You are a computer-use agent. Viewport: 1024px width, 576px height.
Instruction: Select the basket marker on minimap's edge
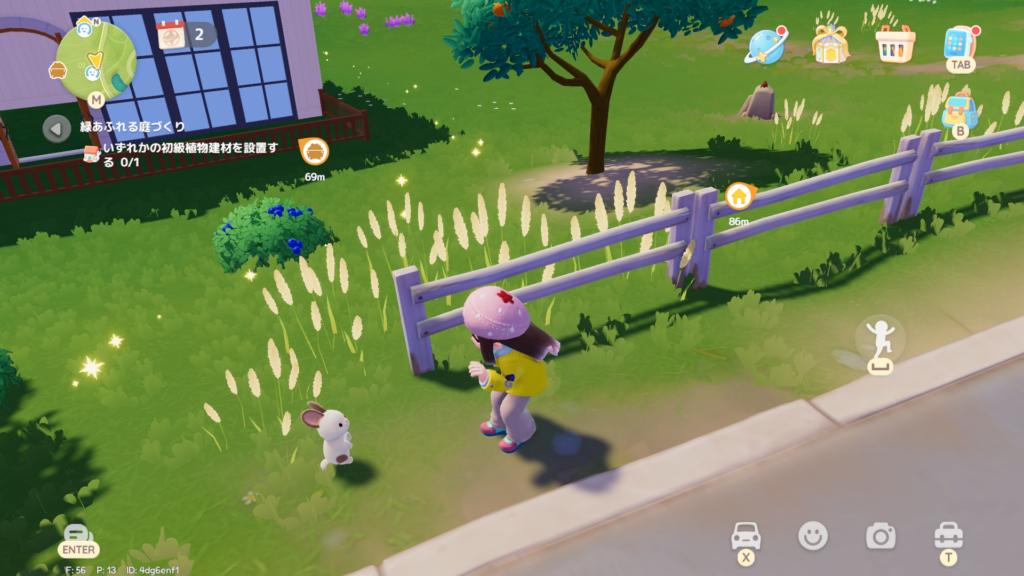pos(58,71)
